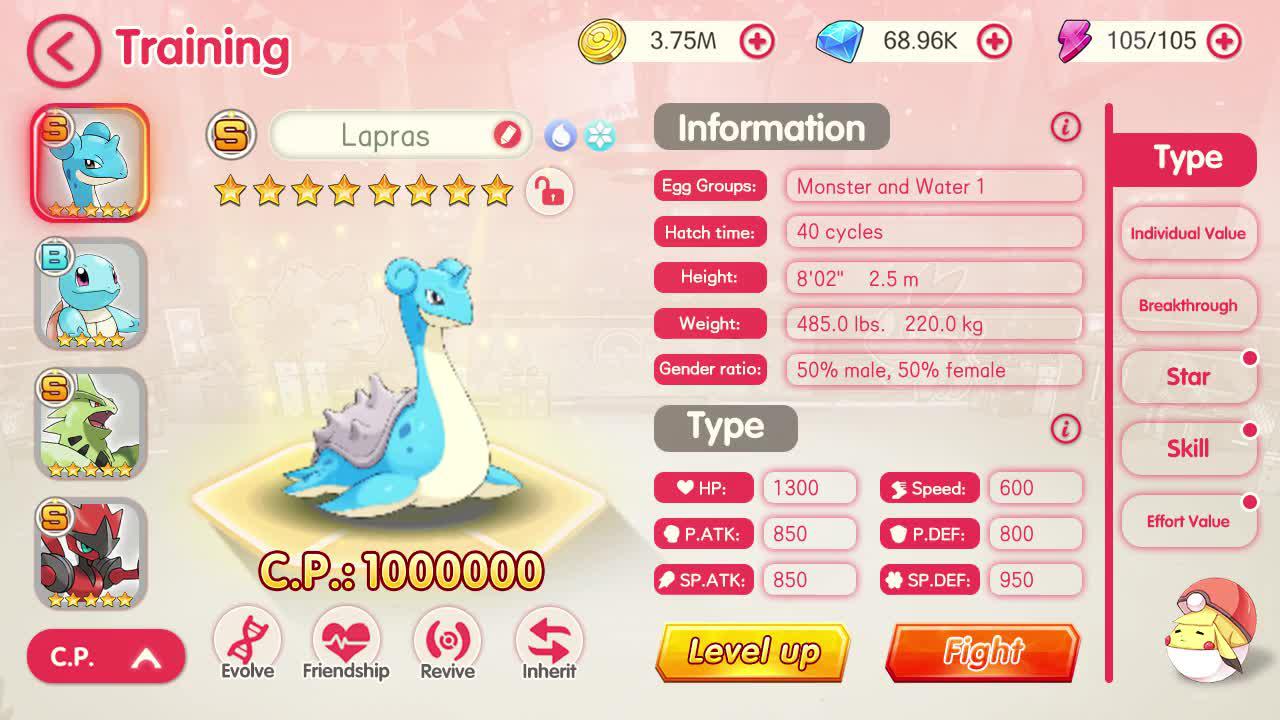Click the Ice type icon beside Lapras

click(598, 135)
